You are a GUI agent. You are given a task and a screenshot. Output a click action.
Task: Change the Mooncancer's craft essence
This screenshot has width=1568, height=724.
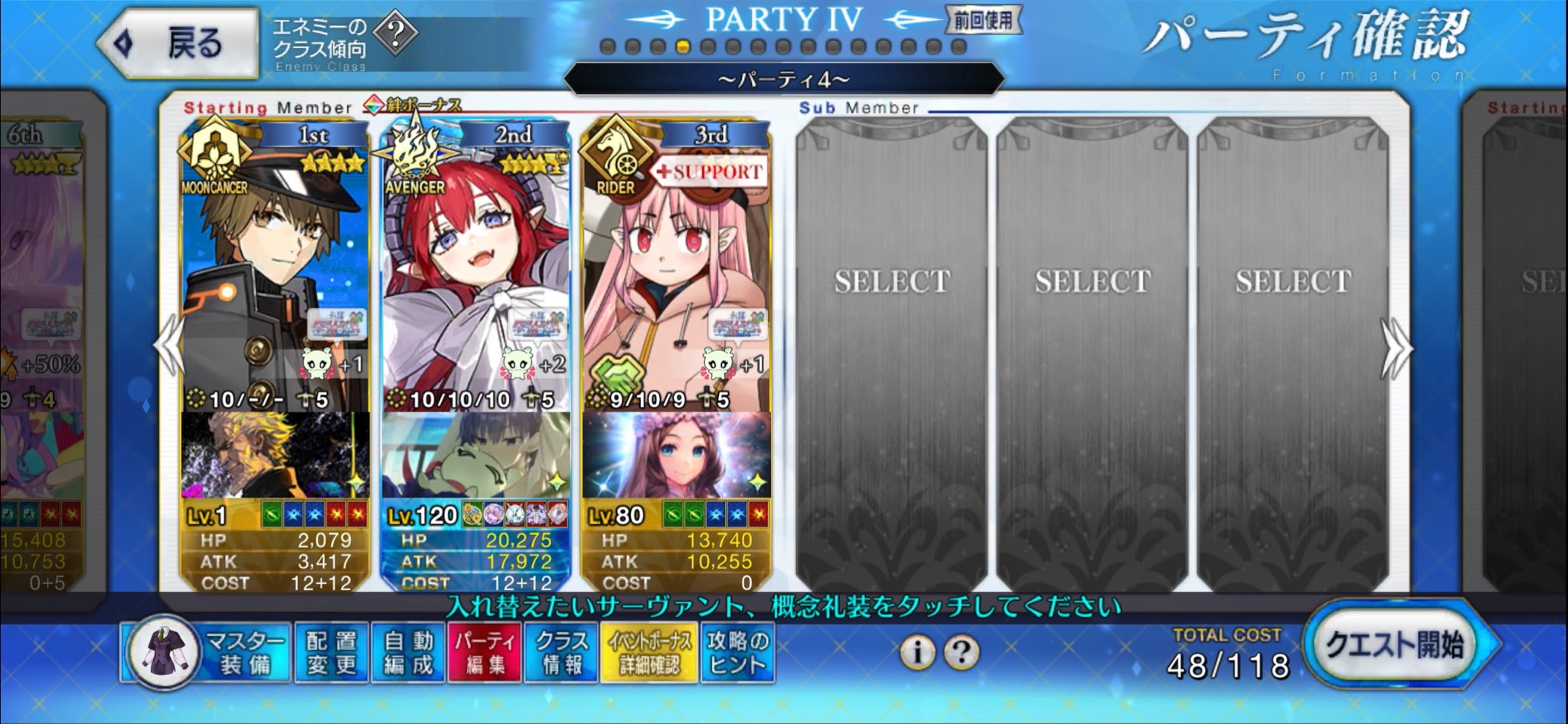click(274, 455)
